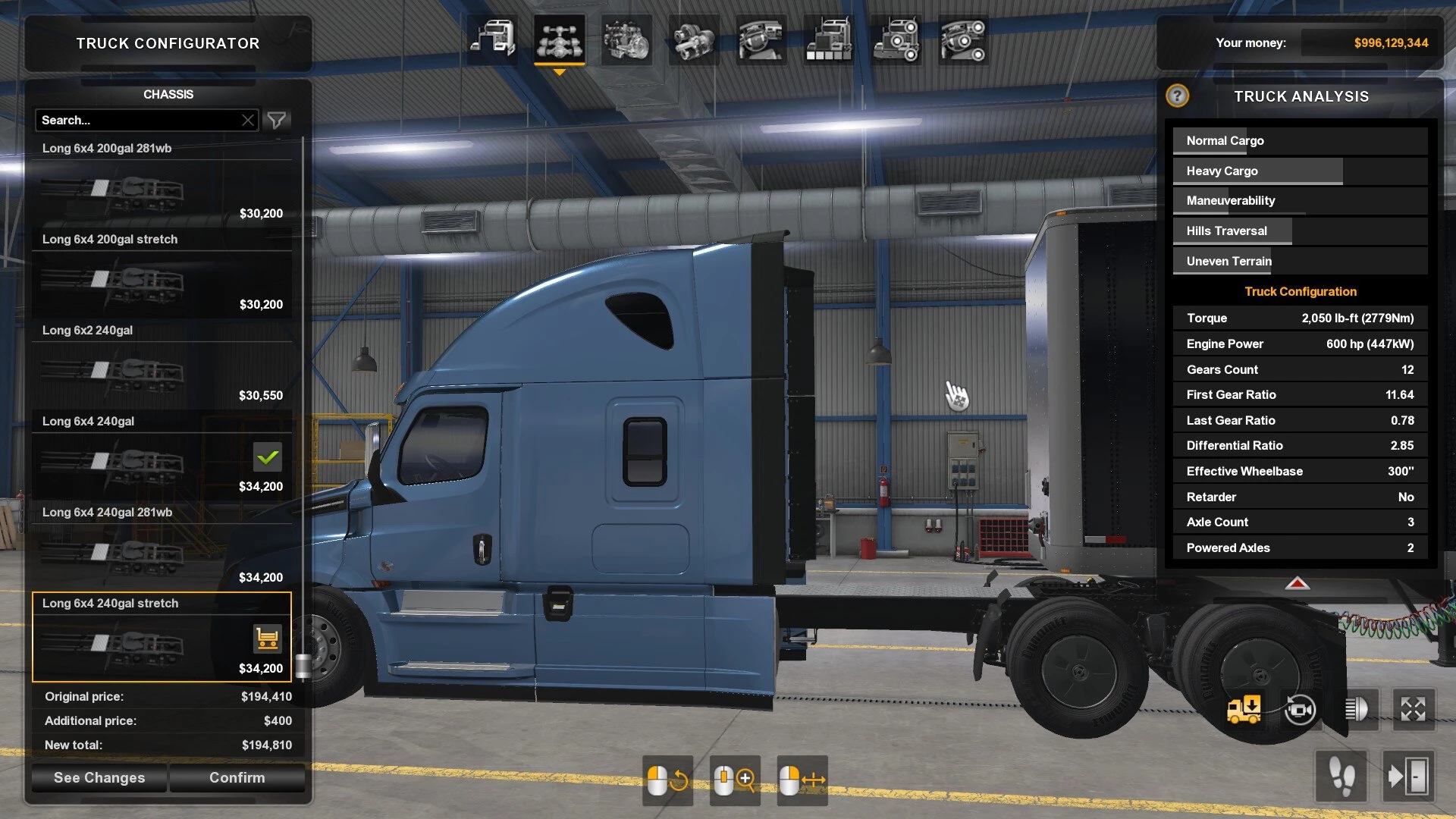This screenshot has width=1456, height=819.
Task: Exit the configurator via the door icon
Action: pyautogui.click(x=1407, y=777)
